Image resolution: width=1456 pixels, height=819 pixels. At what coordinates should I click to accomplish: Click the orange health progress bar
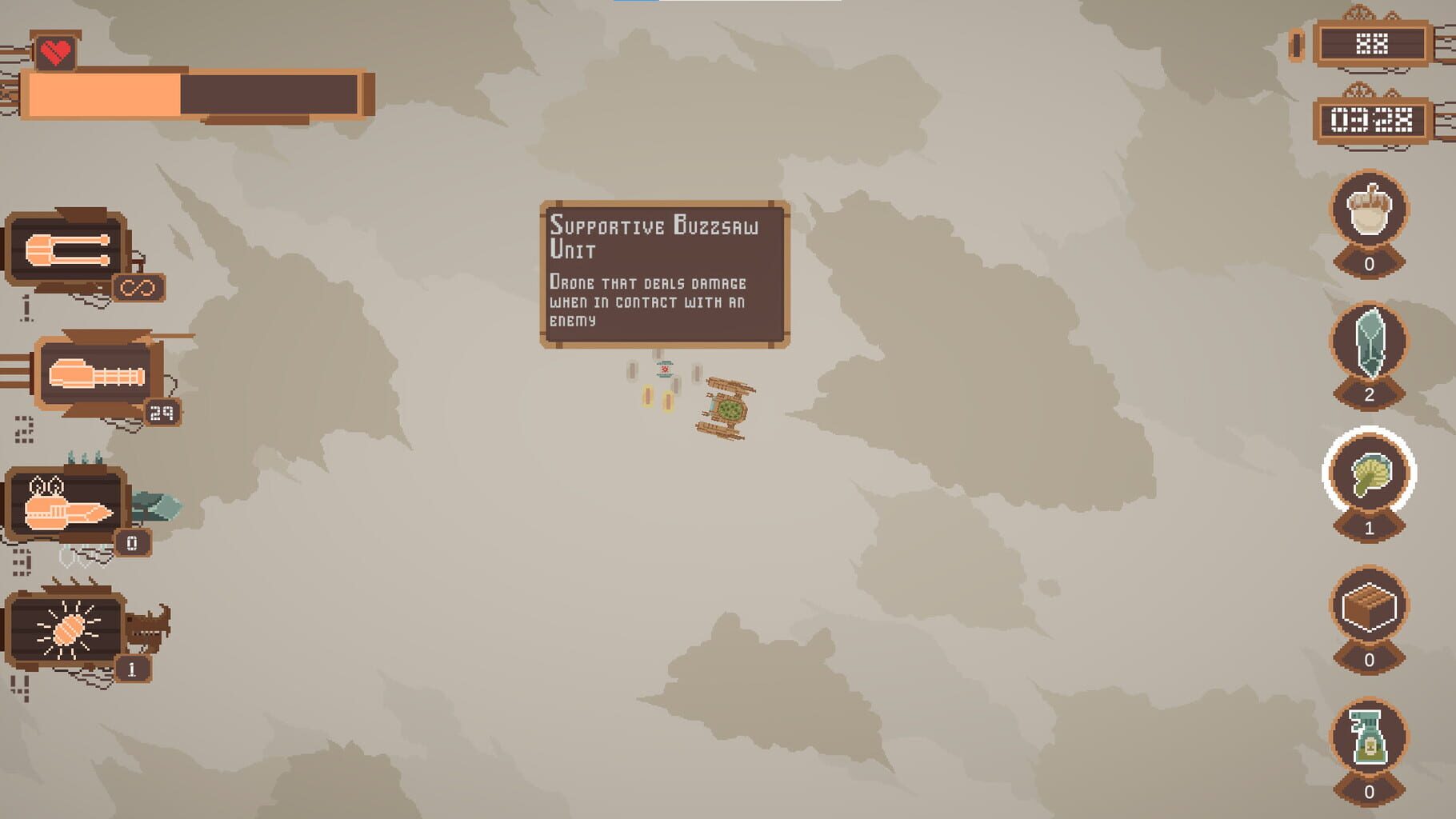(104, 94)
